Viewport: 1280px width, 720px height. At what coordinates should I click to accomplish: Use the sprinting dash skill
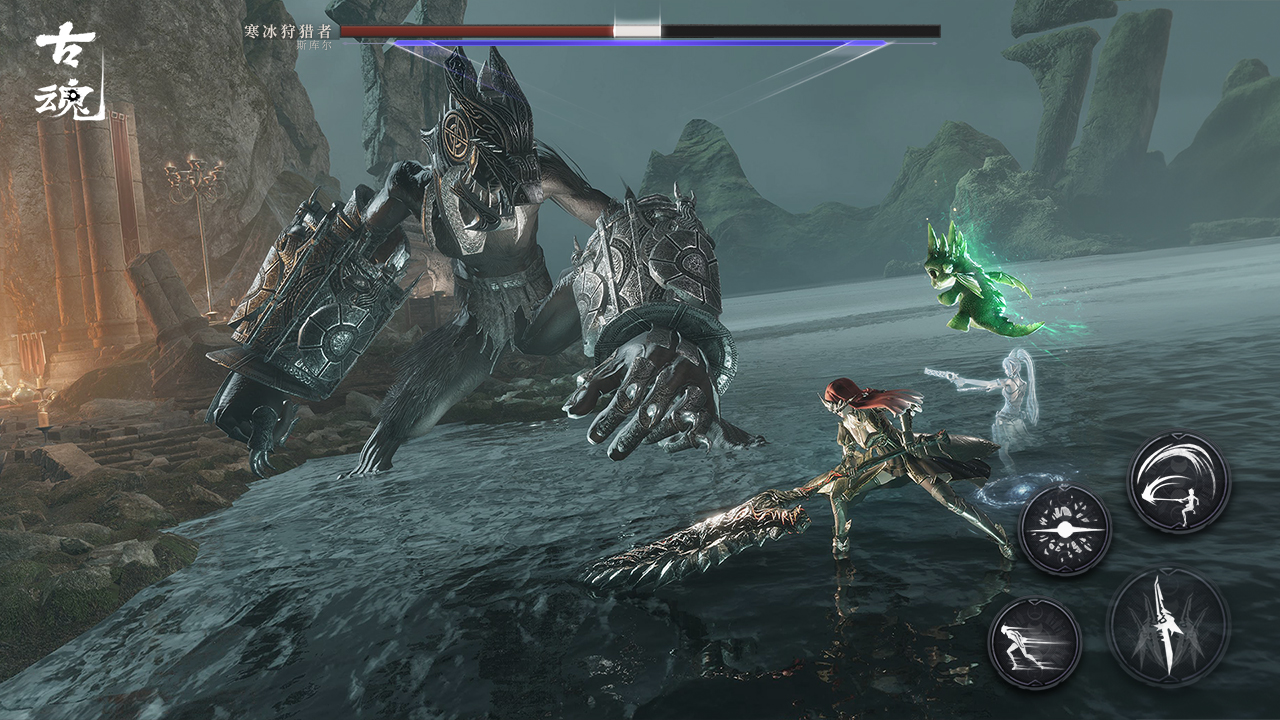pyautogui.click(x=1035, y=642)
